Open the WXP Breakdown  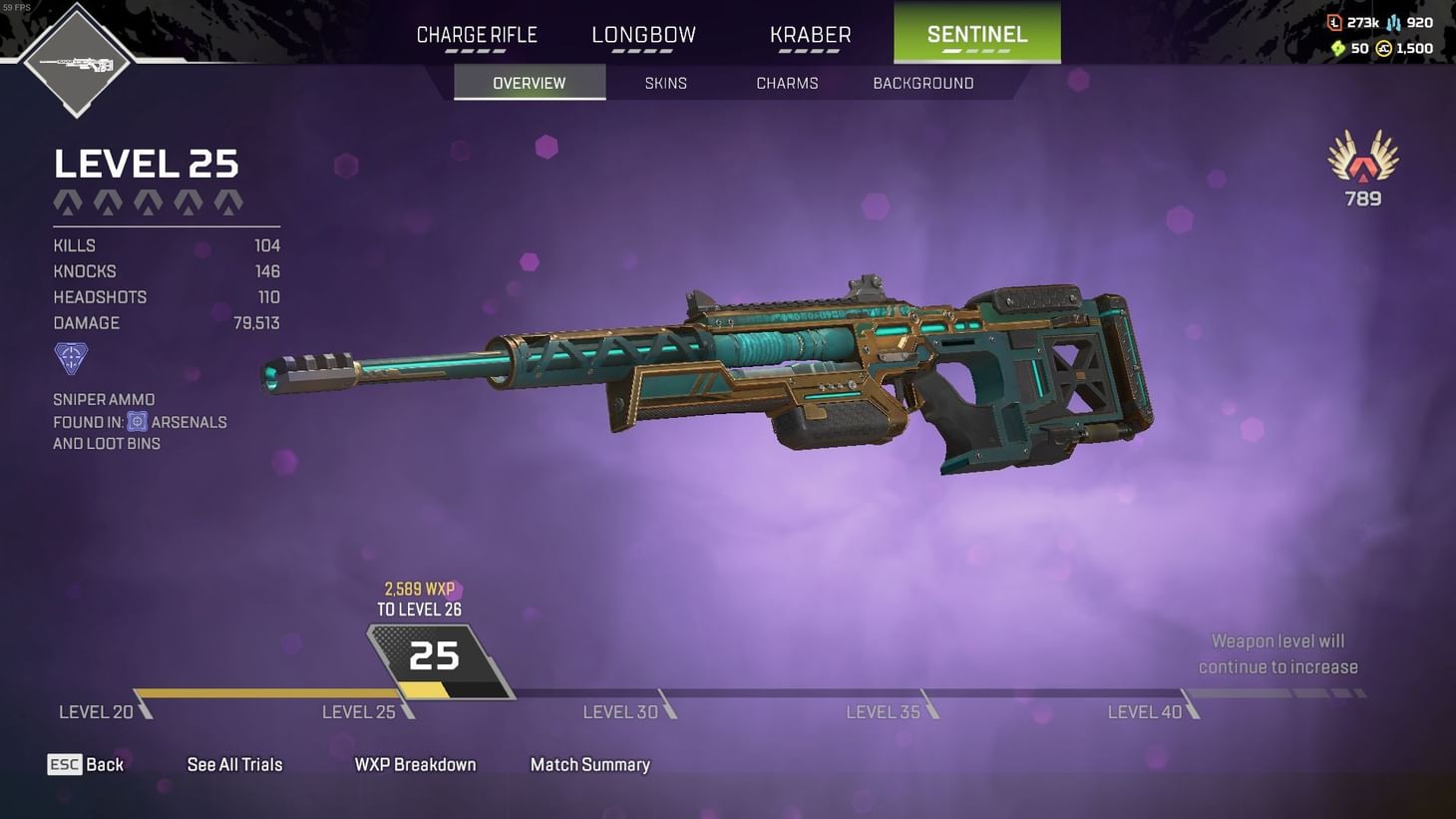[x=415, y=764]
